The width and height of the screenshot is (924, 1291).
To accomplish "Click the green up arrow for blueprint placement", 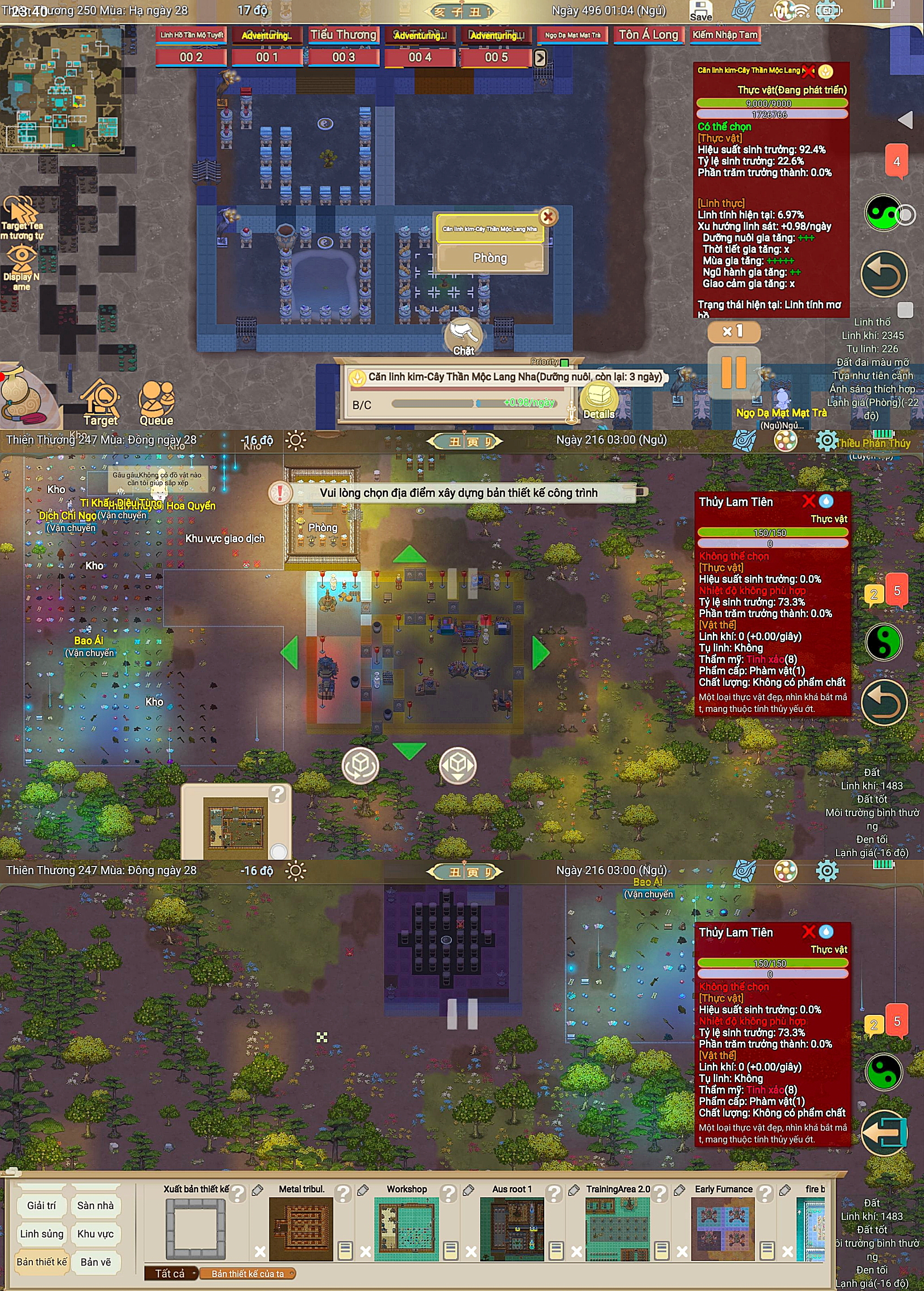I will [x=409, y=555].
